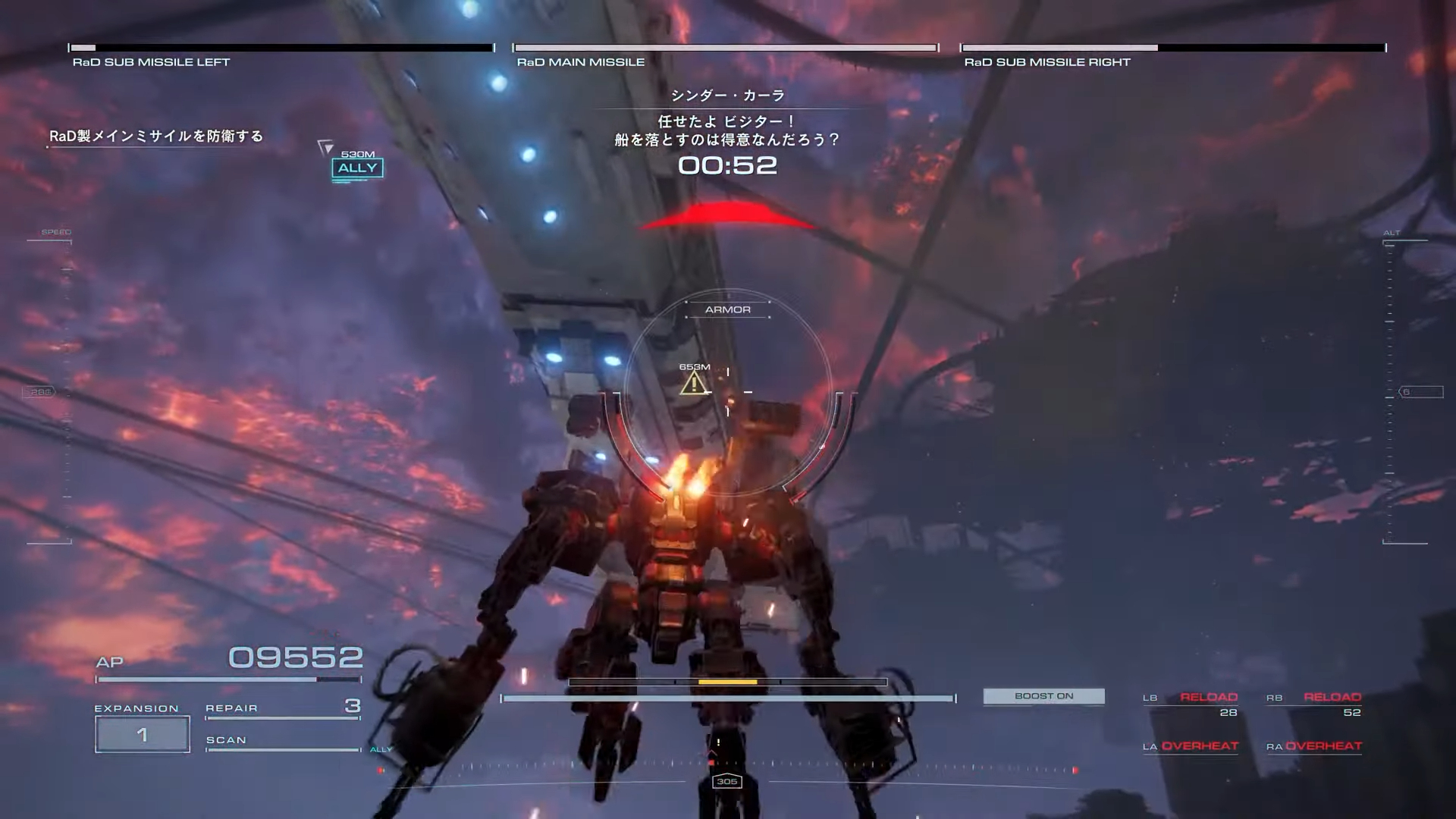Click the yellow warning triangle target marker
Viewport: 1456px width, 819px height.
click(x=693, y=384)
